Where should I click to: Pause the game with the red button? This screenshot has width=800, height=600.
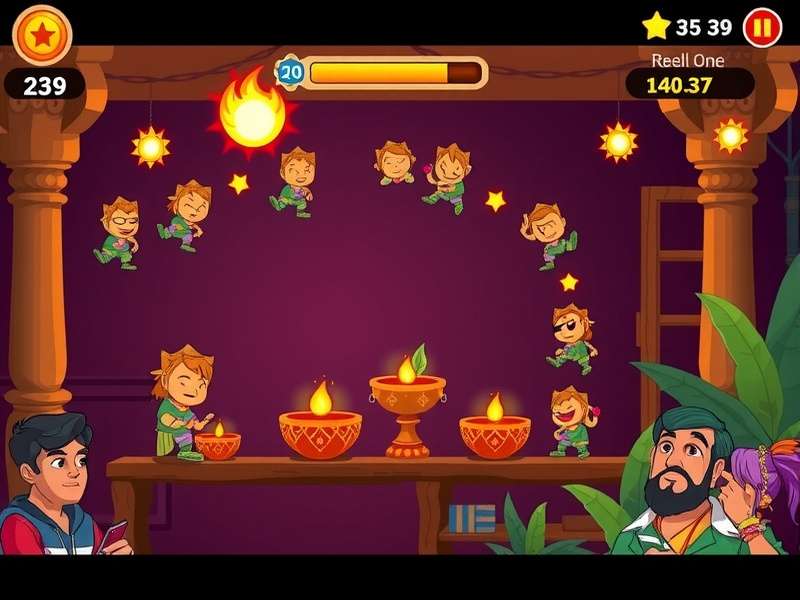pyautogui.click(x=761, y=27)
